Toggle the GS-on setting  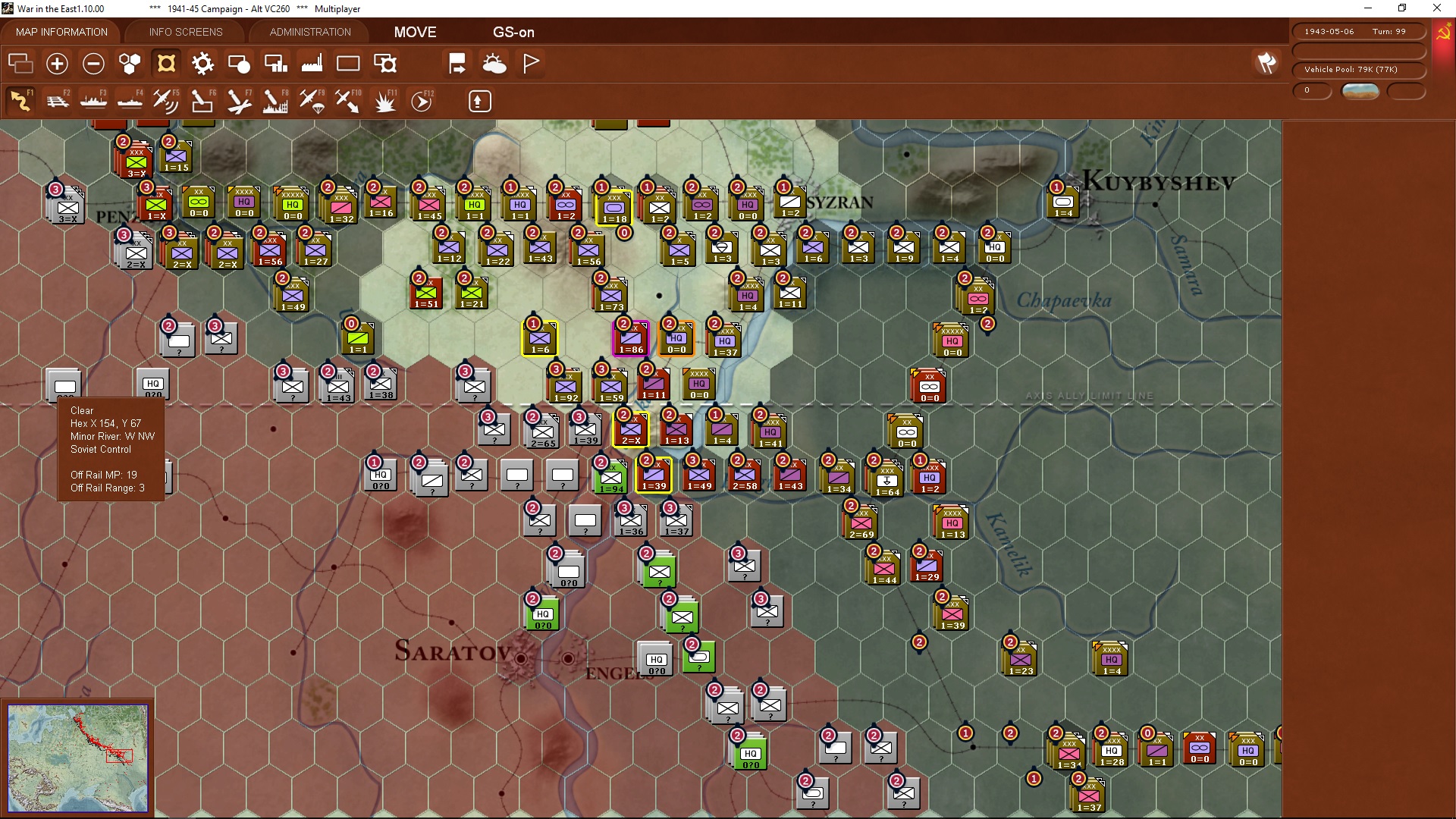(x=514, y=32)
